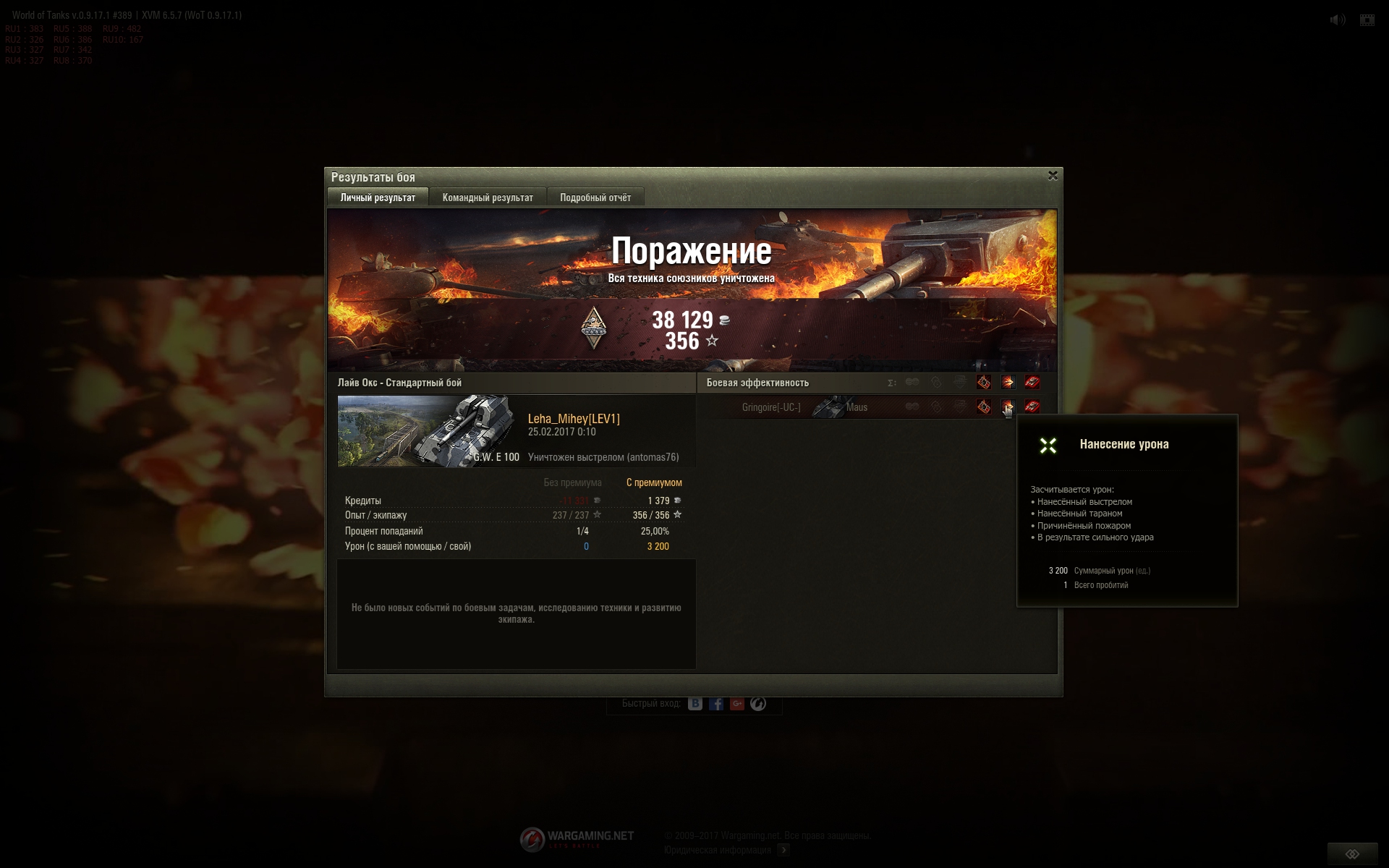Viewport: 1389px width, 868px height.
Task: Choose Facebook quick login
Action: (716, 704)
